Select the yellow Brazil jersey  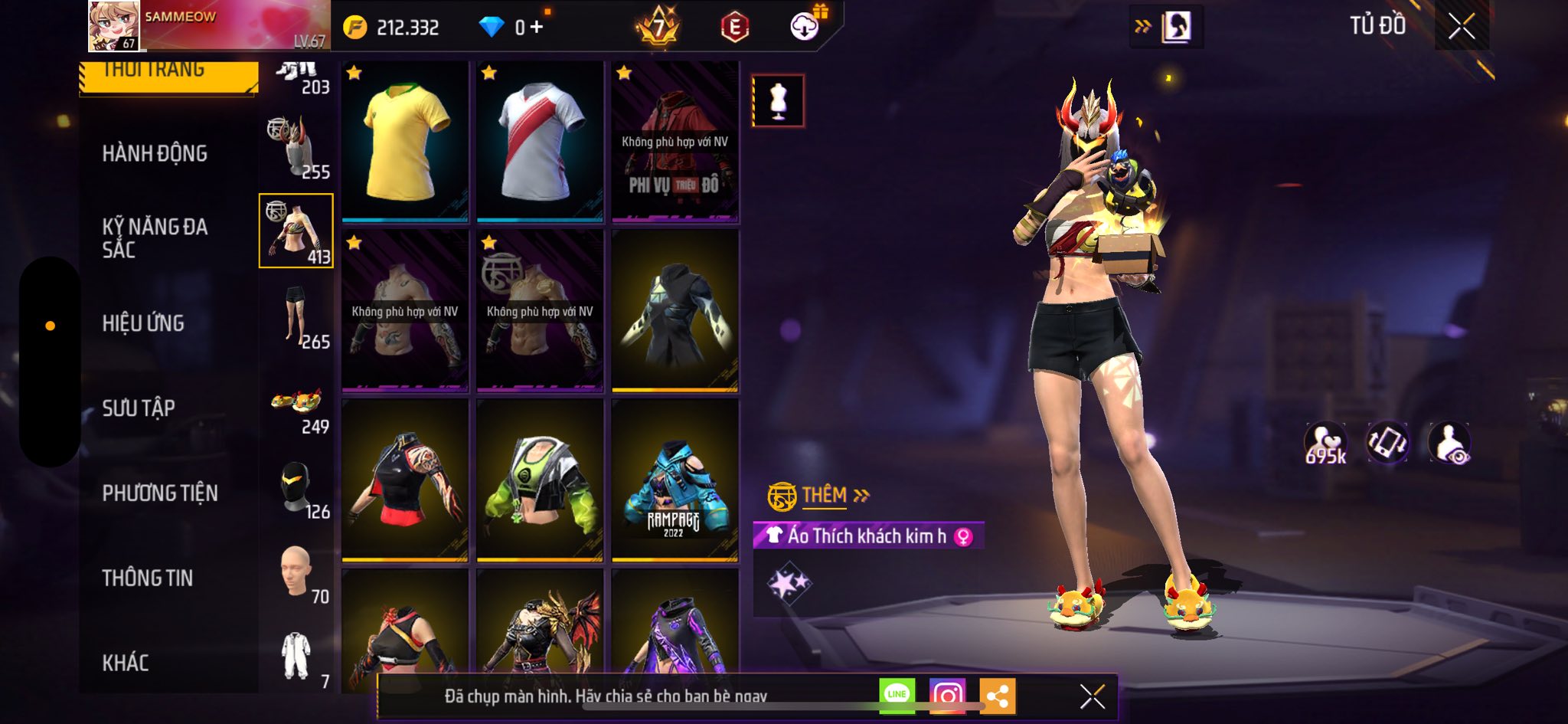tap(405, 142)
